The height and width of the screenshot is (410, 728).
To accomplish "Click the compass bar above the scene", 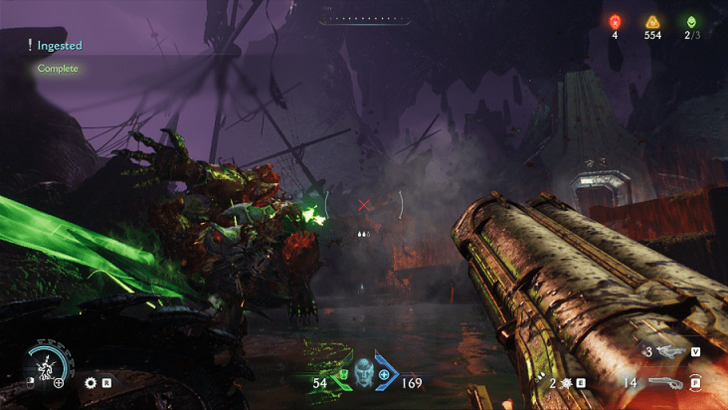I will click(364, 18).
